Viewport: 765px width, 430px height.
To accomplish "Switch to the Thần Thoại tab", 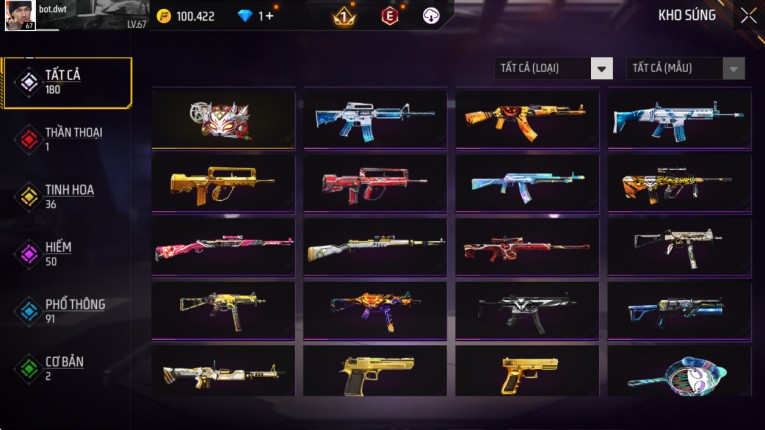I will point(67,139).
